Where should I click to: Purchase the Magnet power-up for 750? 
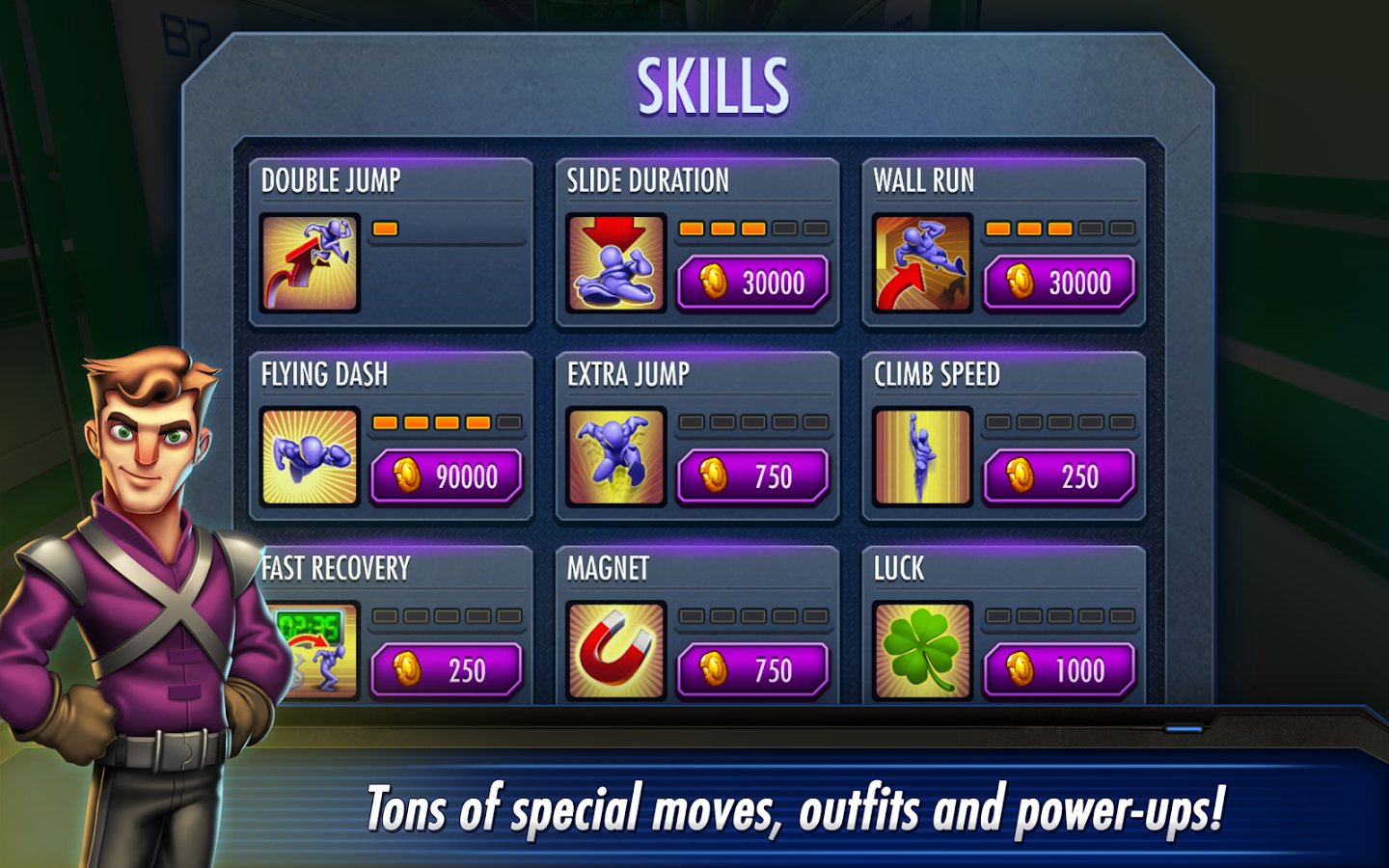(752, 670)
